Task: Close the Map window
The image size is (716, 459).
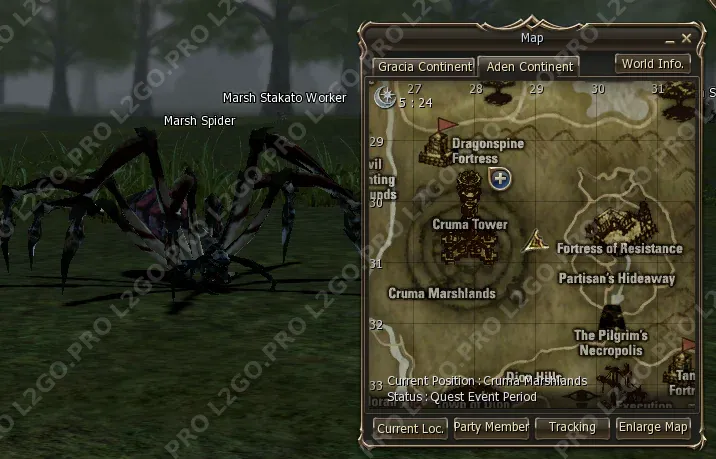Action: (x=686, y=38)
